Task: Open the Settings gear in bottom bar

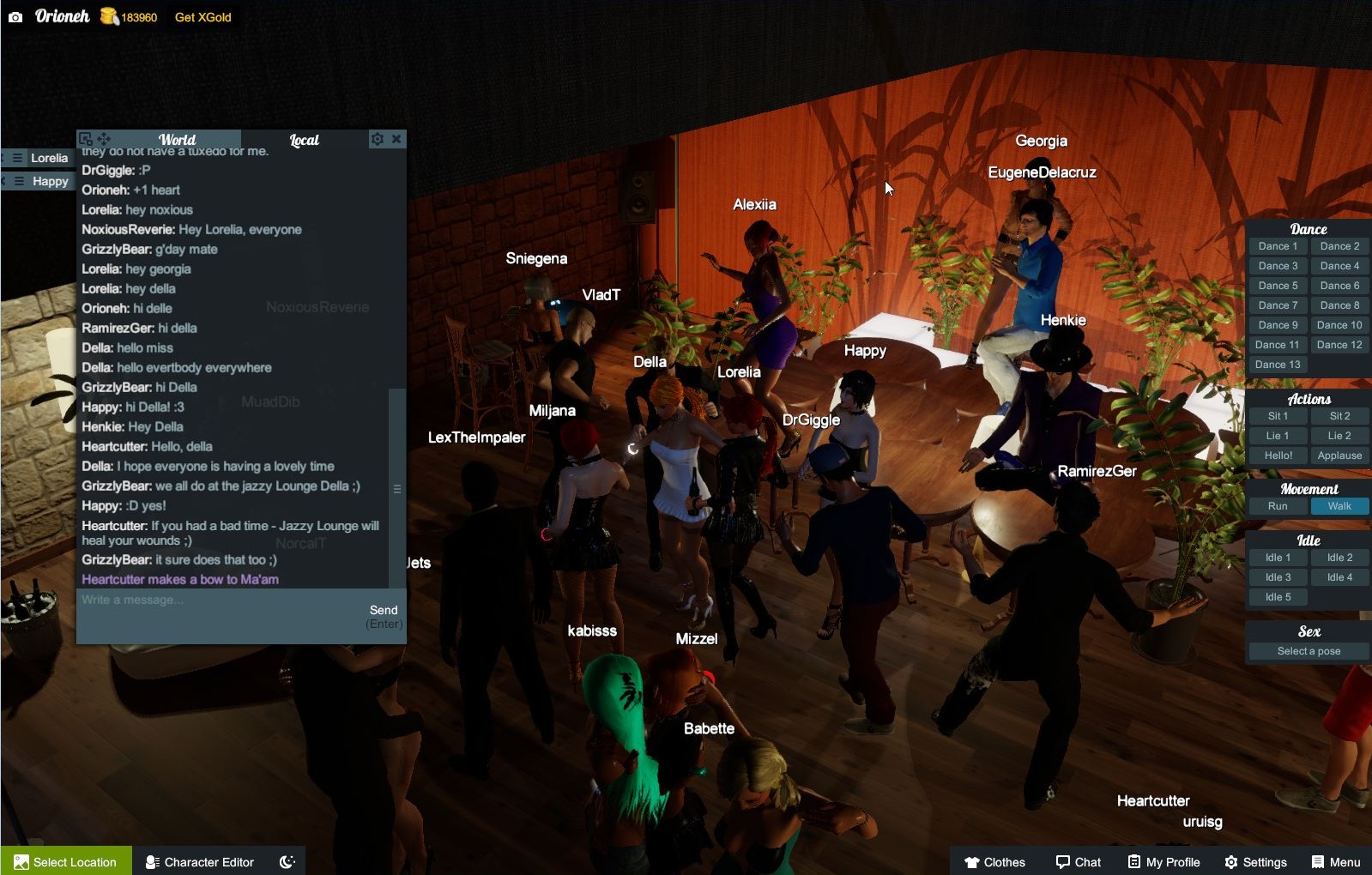Action: pos(1258,861)
